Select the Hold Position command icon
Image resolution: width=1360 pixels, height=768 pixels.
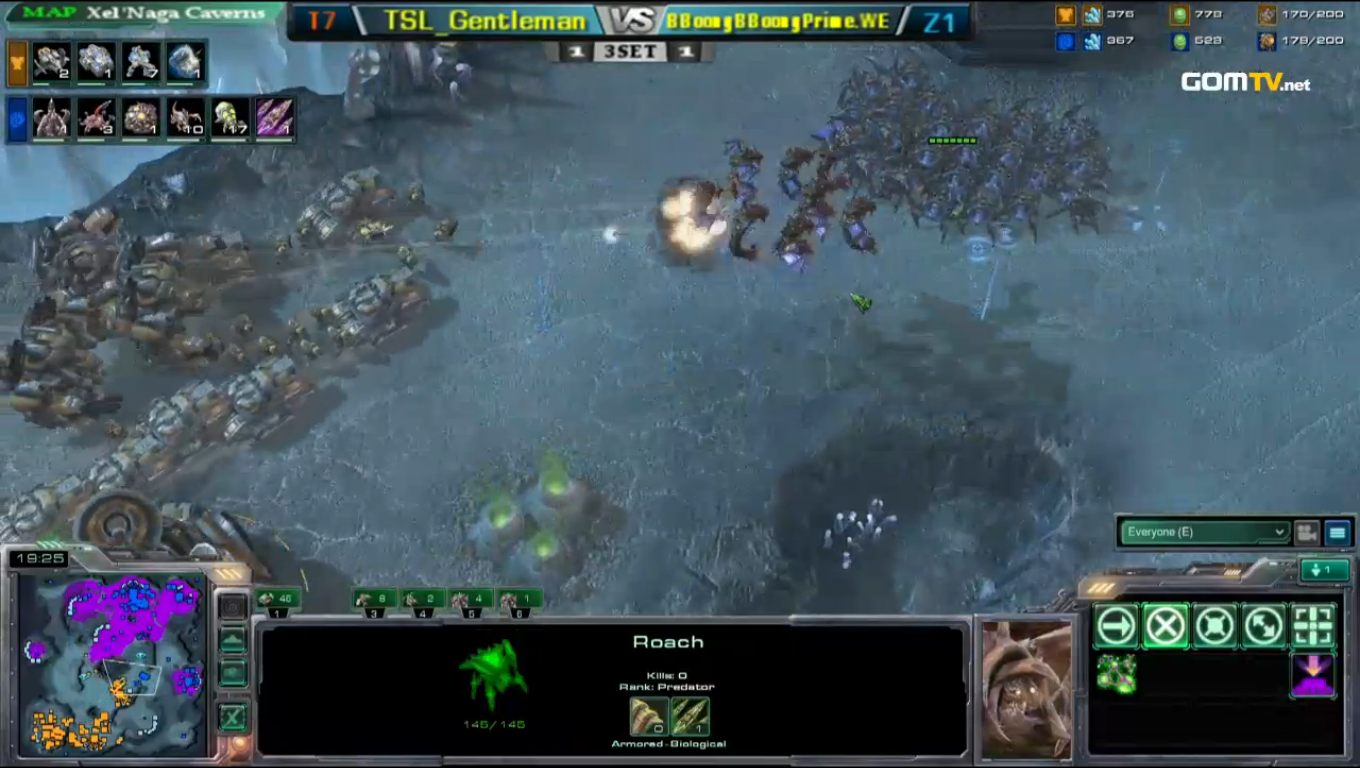coord(1216,625)
